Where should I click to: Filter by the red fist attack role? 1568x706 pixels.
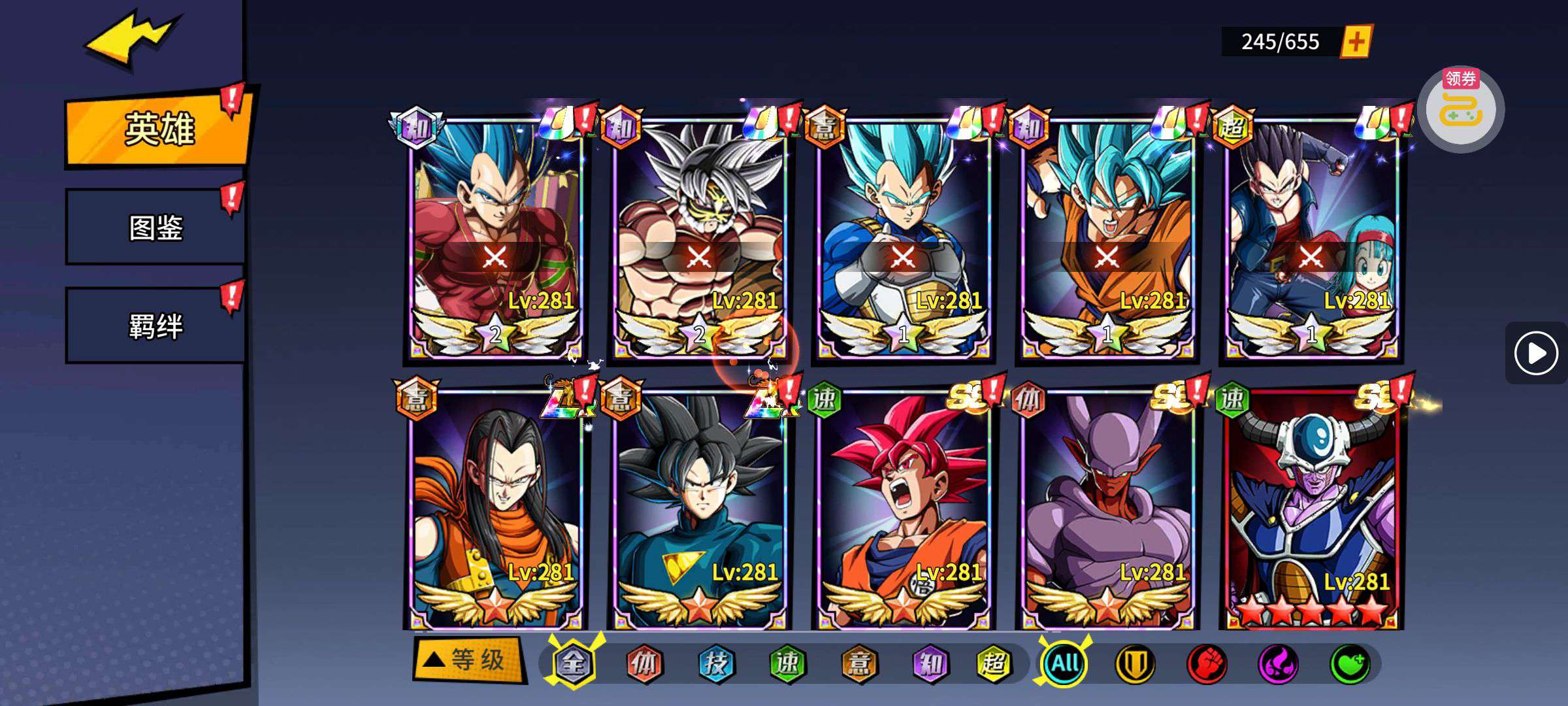[x=1206, y=664]
